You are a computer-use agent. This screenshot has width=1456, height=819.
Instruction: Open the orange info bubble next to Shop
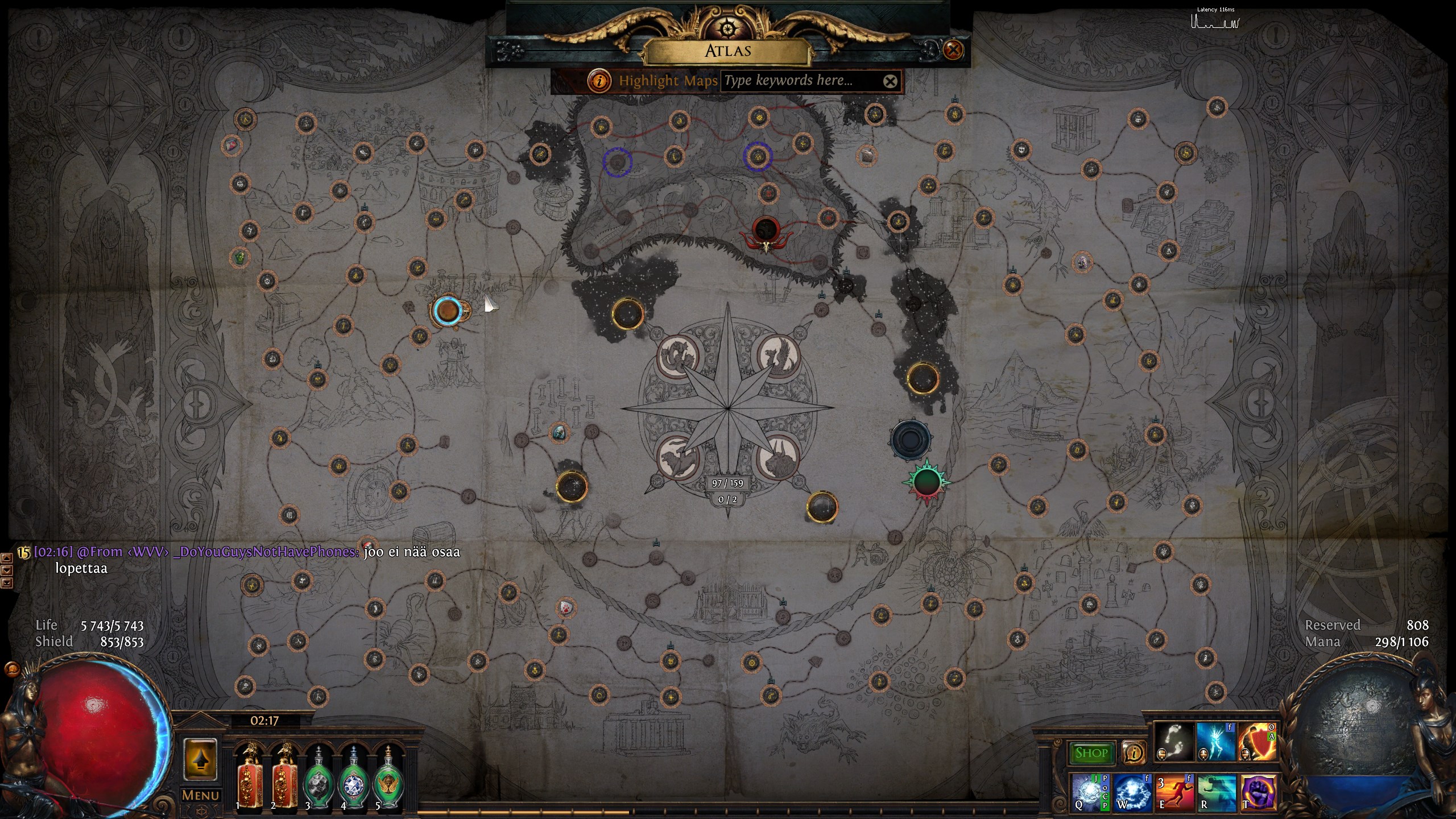pyautogui.click(x=1133, y=753)
